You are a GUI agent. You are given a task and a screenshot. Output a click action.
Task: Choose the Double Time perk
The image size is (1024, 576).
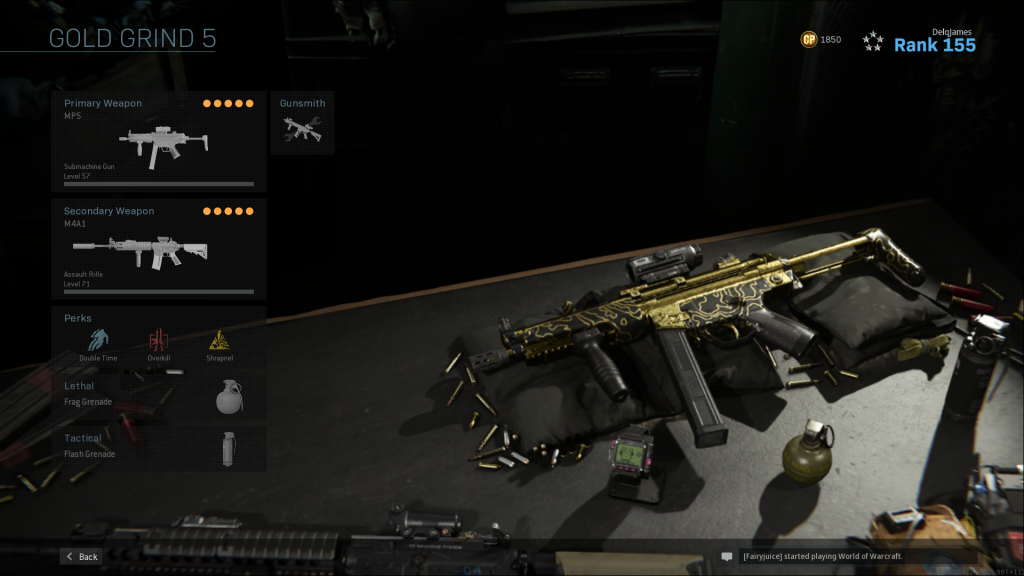98,341
